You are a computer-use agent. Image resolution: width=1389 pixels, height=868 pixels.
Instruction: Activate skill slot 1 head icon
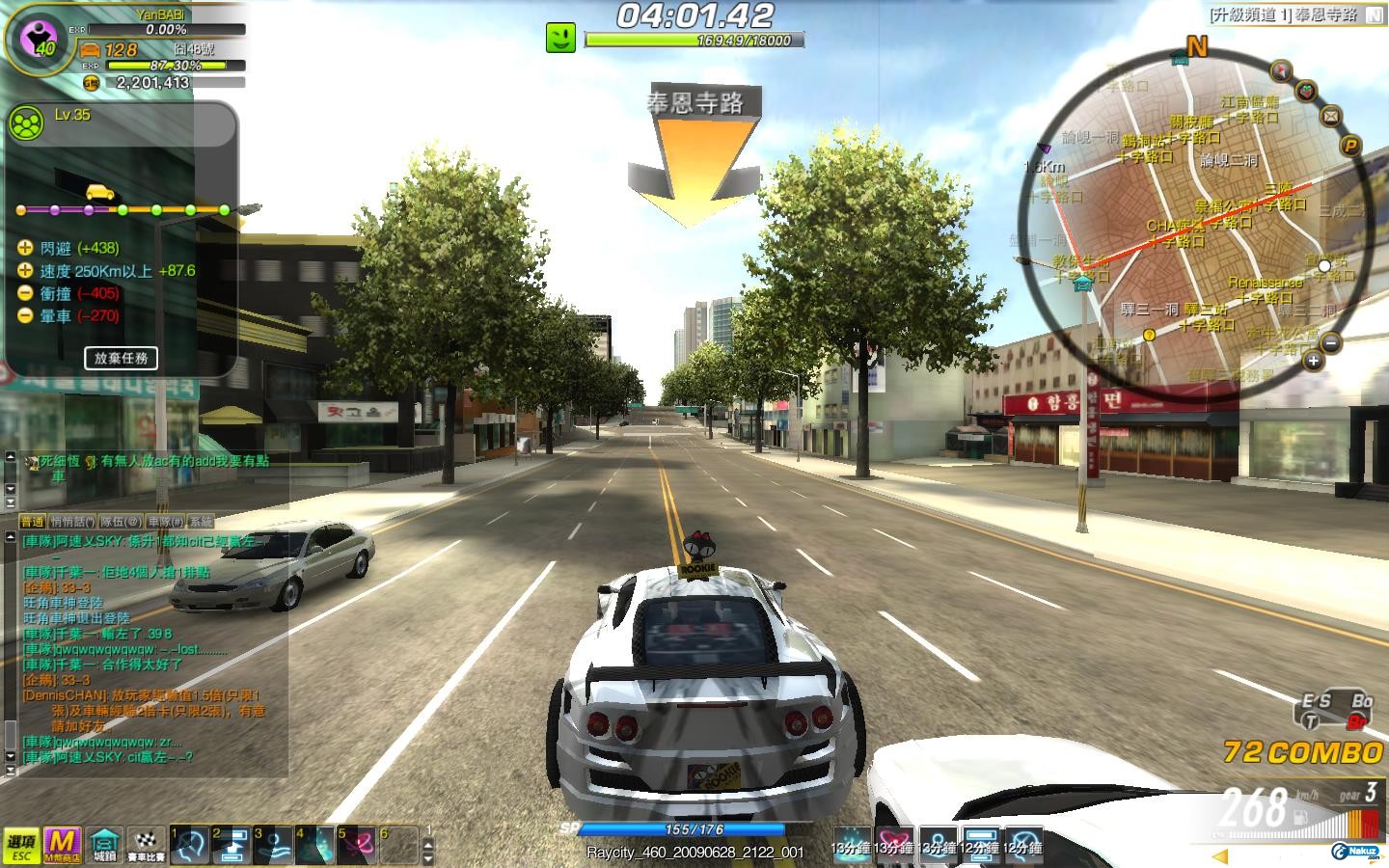tap(190, 846)
